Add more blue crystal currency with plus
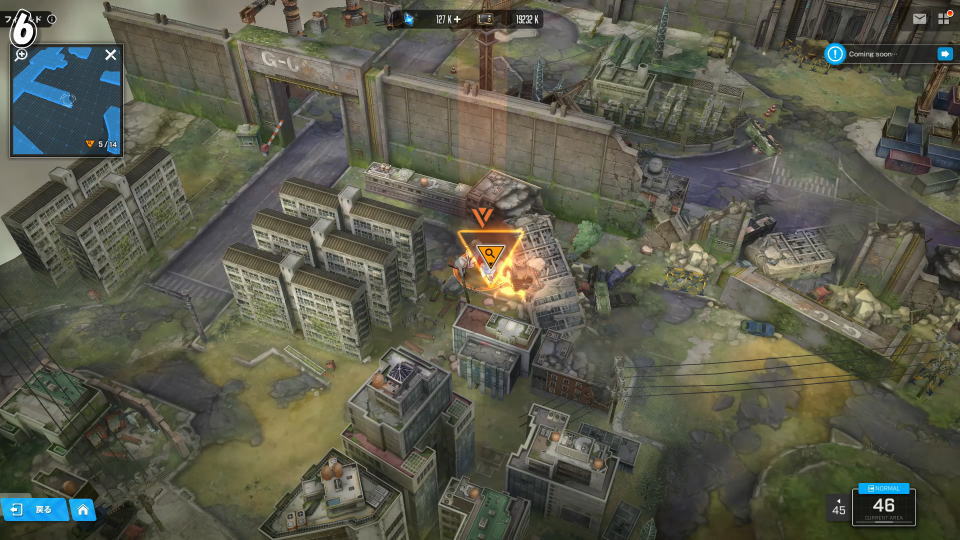The image size is (960, 540). [x=458, y=18]
